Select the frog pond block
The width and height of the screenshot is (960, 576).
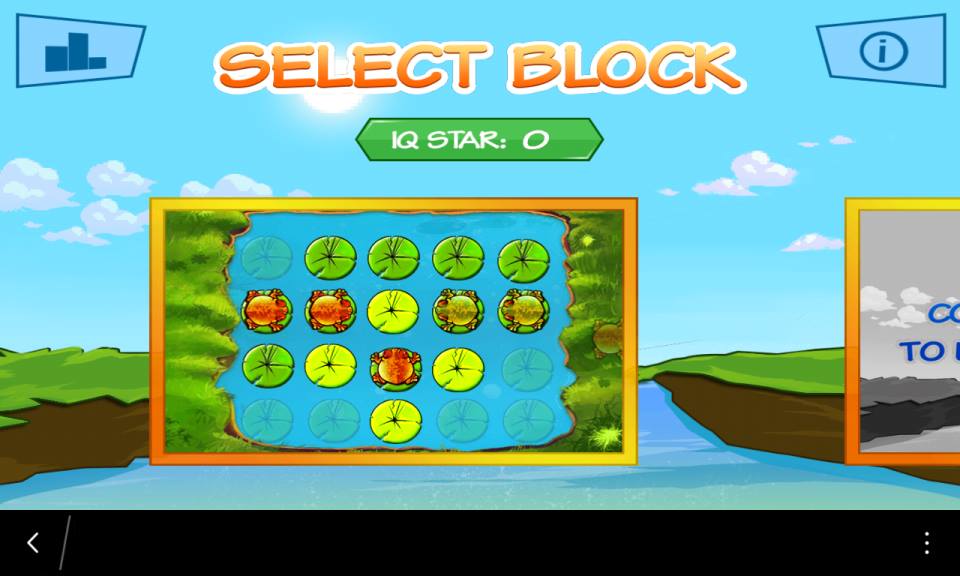(393, 331)
